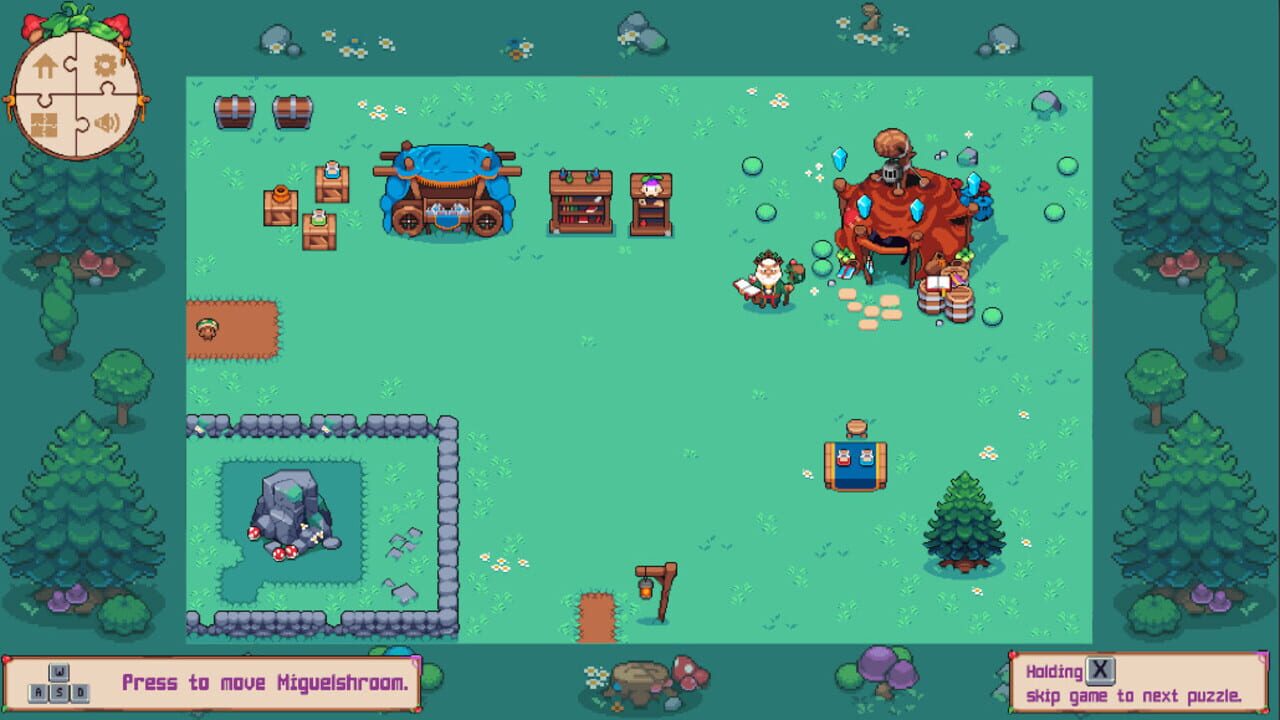Open the Settings gear icon
The height and width of the screenshot is (720, 1280).
pos(105,65)
